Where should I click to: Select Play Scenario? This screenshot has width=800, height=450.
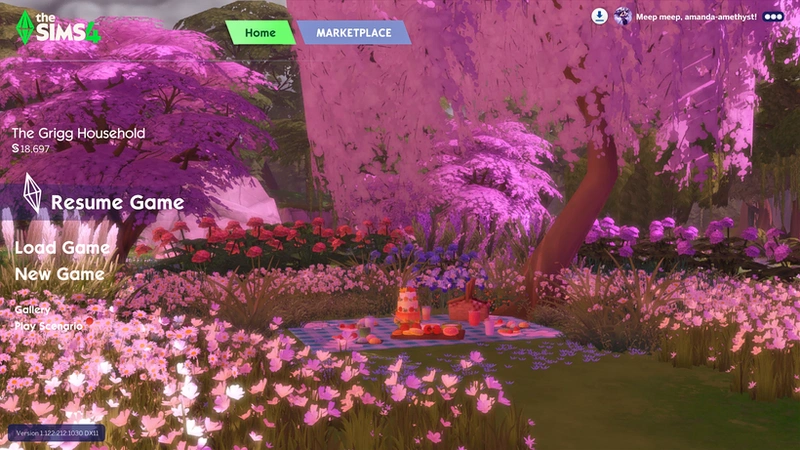point(48,326)
